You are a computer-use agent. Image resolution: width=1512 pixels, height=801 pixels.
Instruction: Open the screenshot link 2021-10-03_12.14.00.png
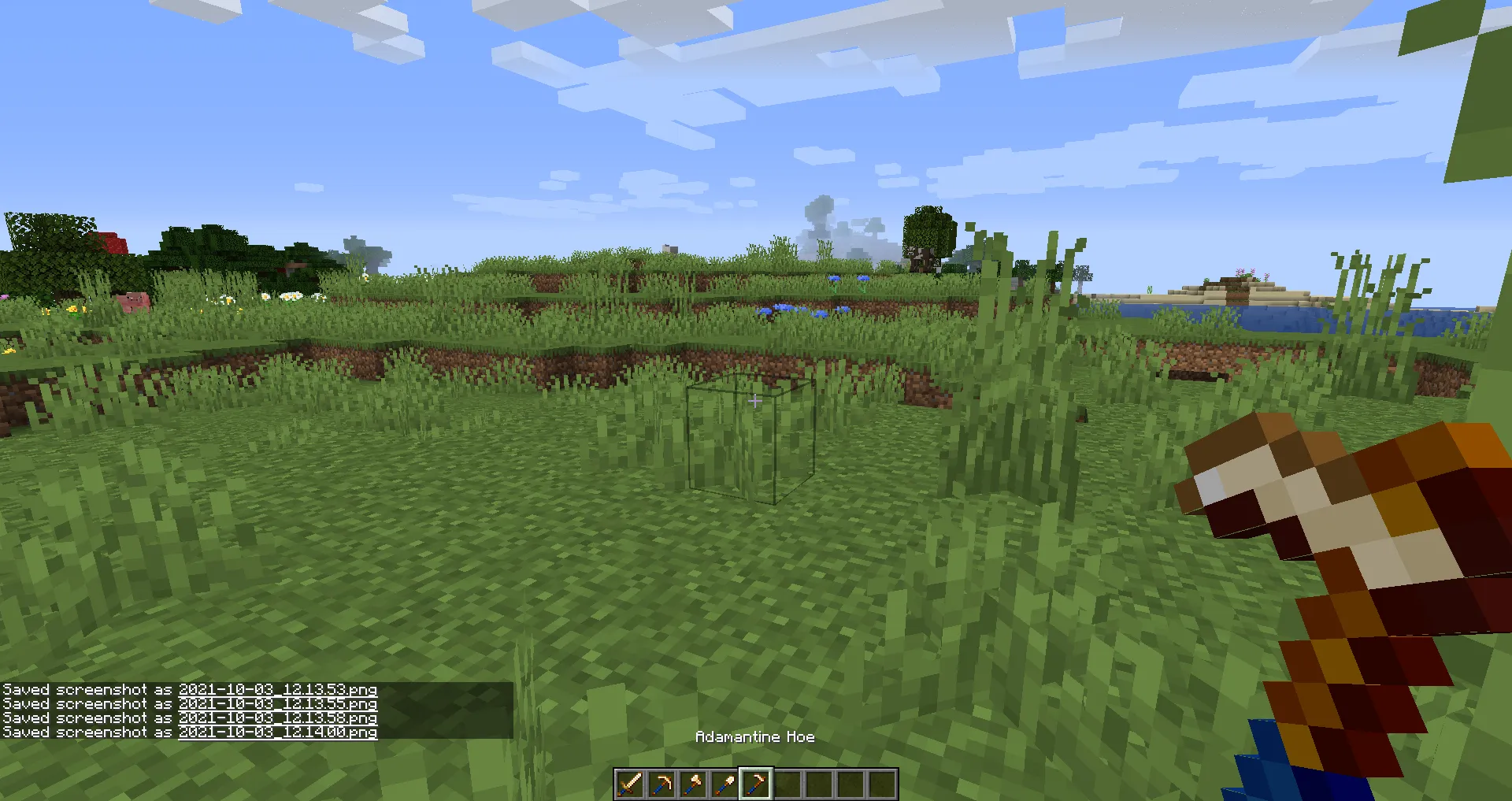pos(277,732)
